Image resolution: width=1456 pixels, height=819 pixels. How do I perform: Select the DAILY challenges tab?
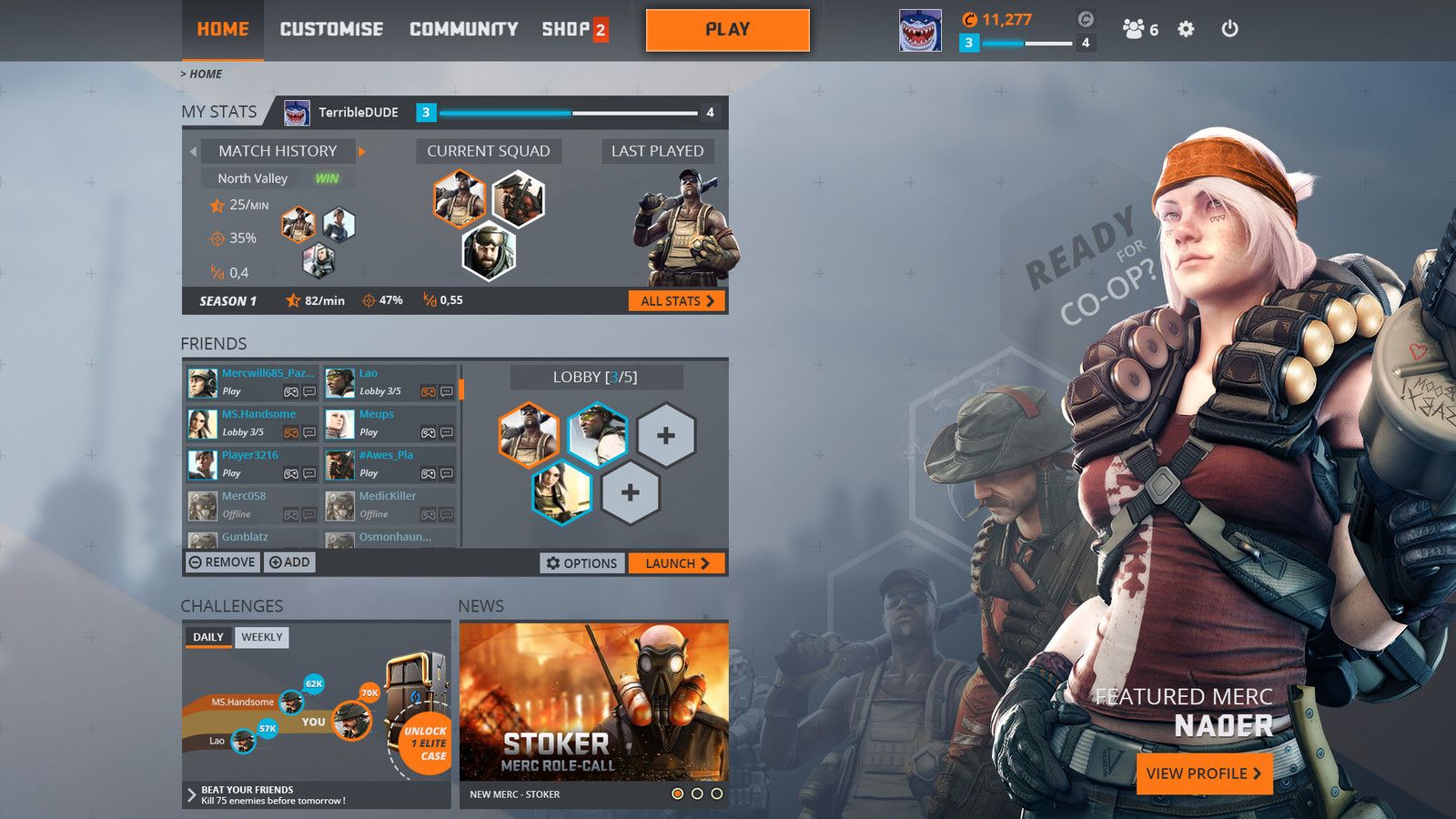[207, 638]
